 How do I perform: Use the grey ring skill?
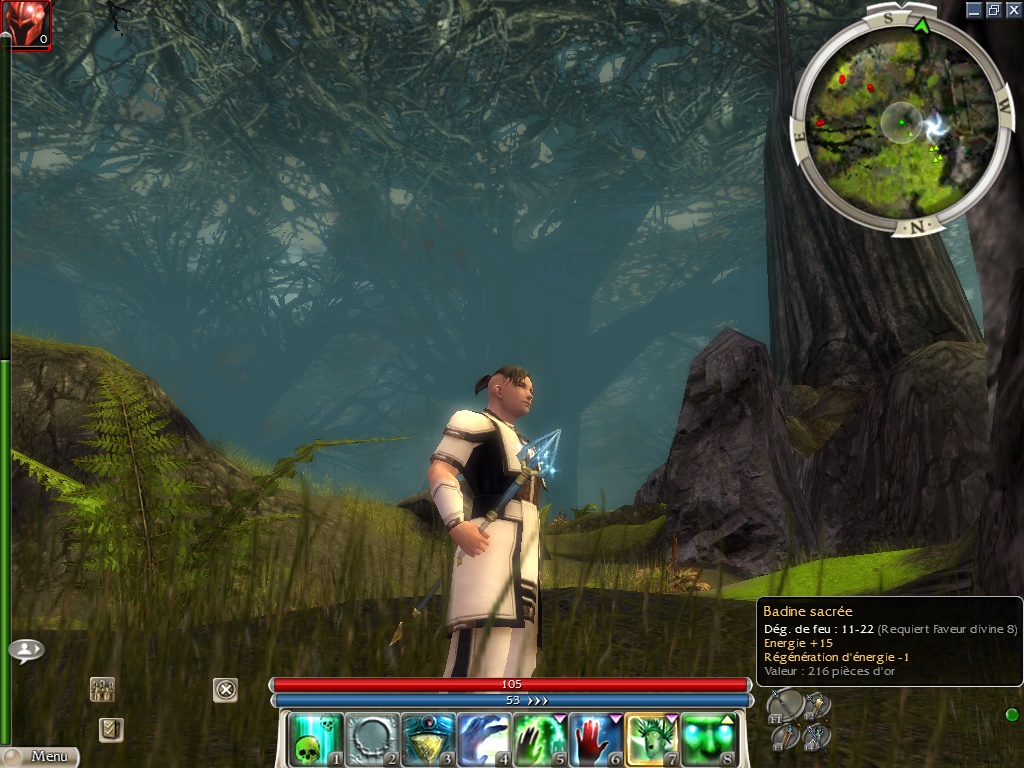click(x=371, y=739)
